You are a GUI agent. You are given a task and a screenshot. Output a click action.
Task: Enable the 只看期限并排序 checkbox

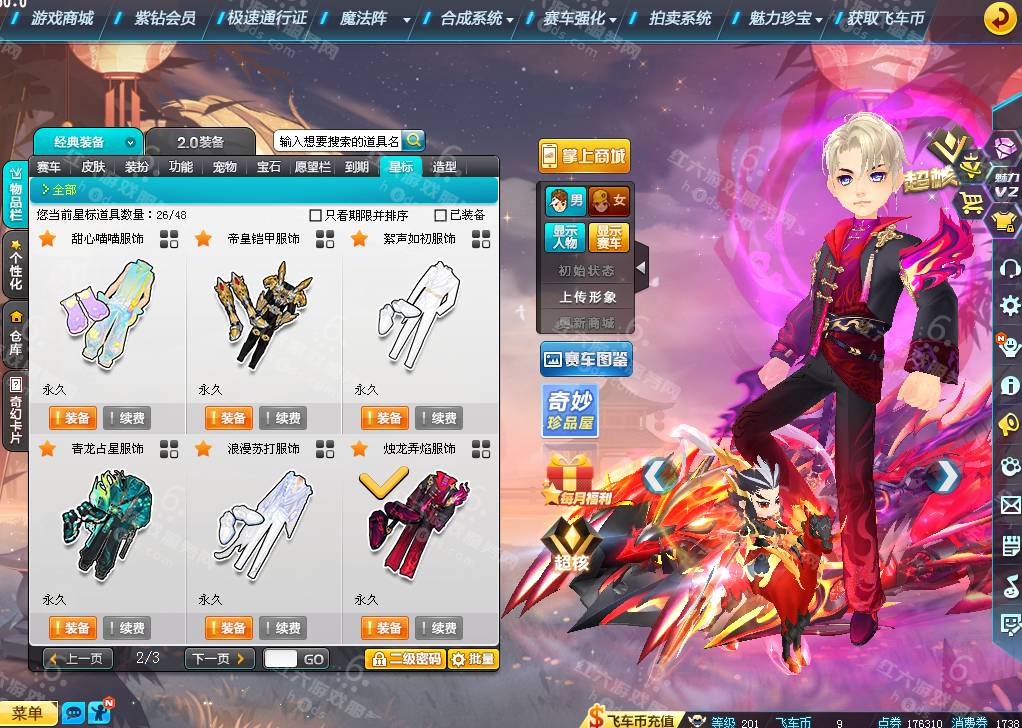pyautogui.click(x=316, y=215)
